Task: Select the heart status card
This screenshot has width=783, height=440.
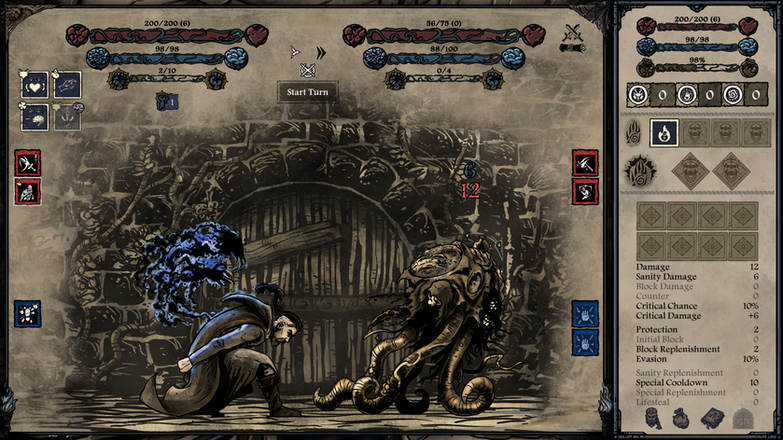Action: [x=35, y=86]
